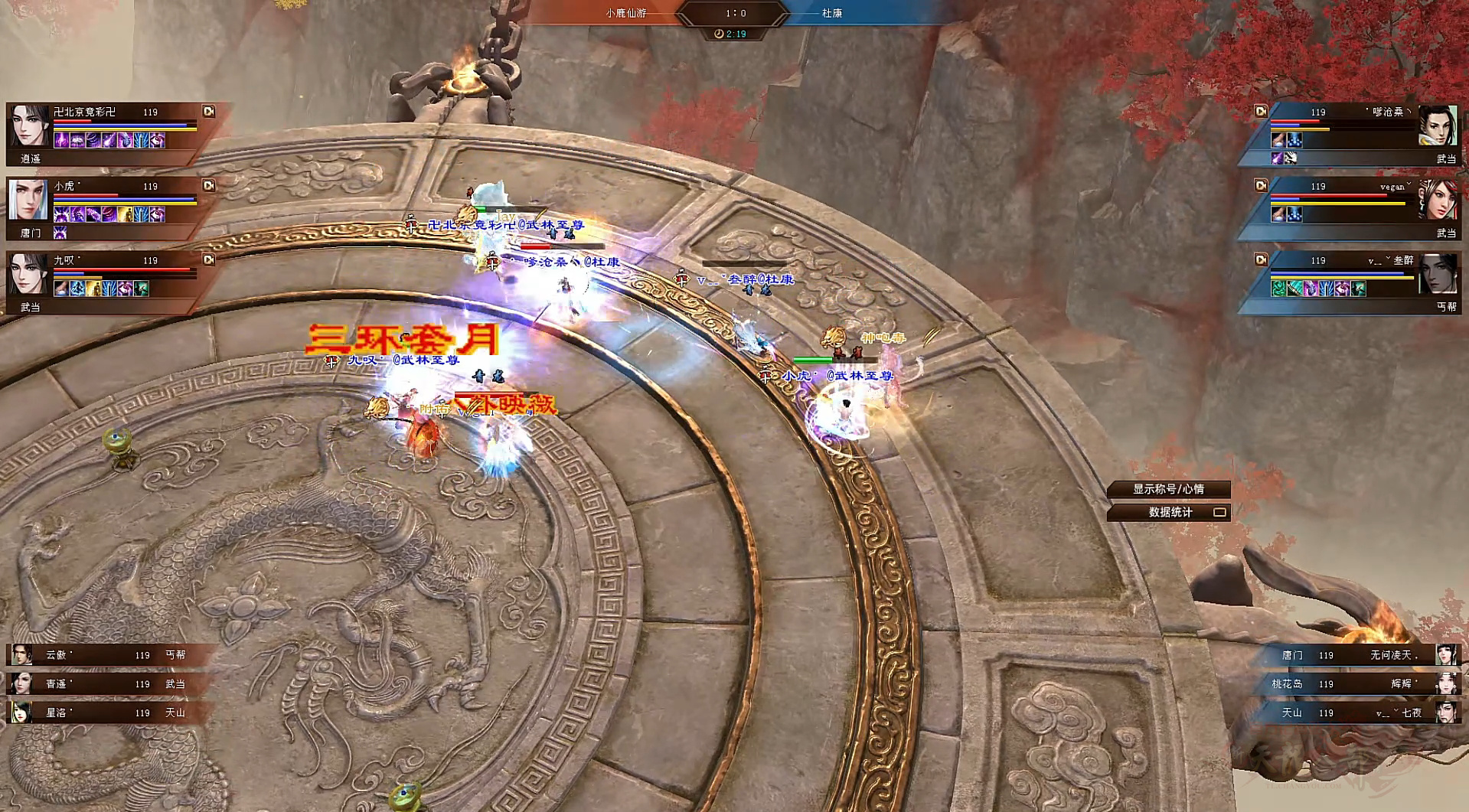This screenshot has width=1469, height=812.
Task: Toggle the 显示称号/心情 button
Action: (x=1168, y=489)
